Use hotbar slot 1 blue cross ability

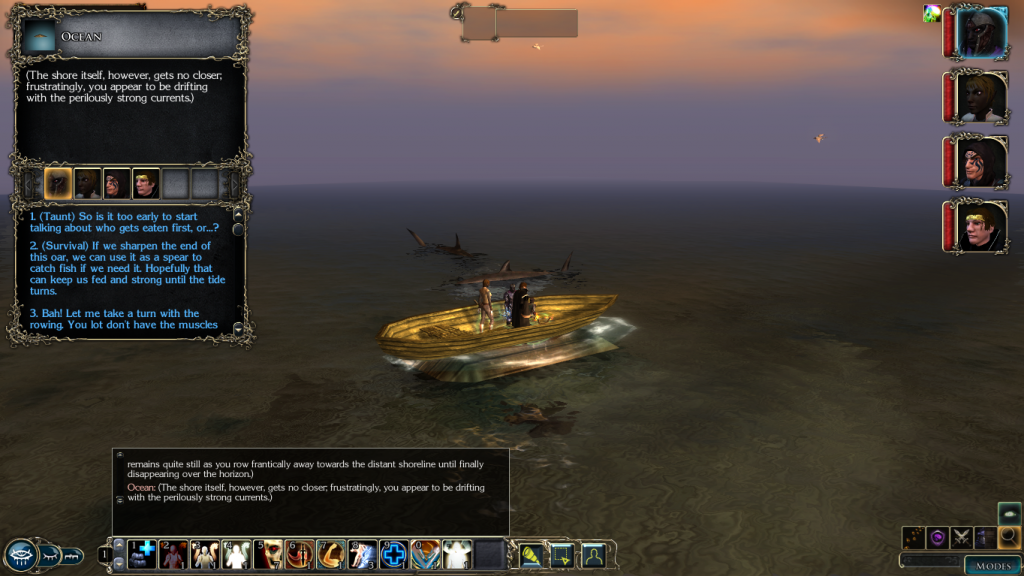(x=142, y=553)
